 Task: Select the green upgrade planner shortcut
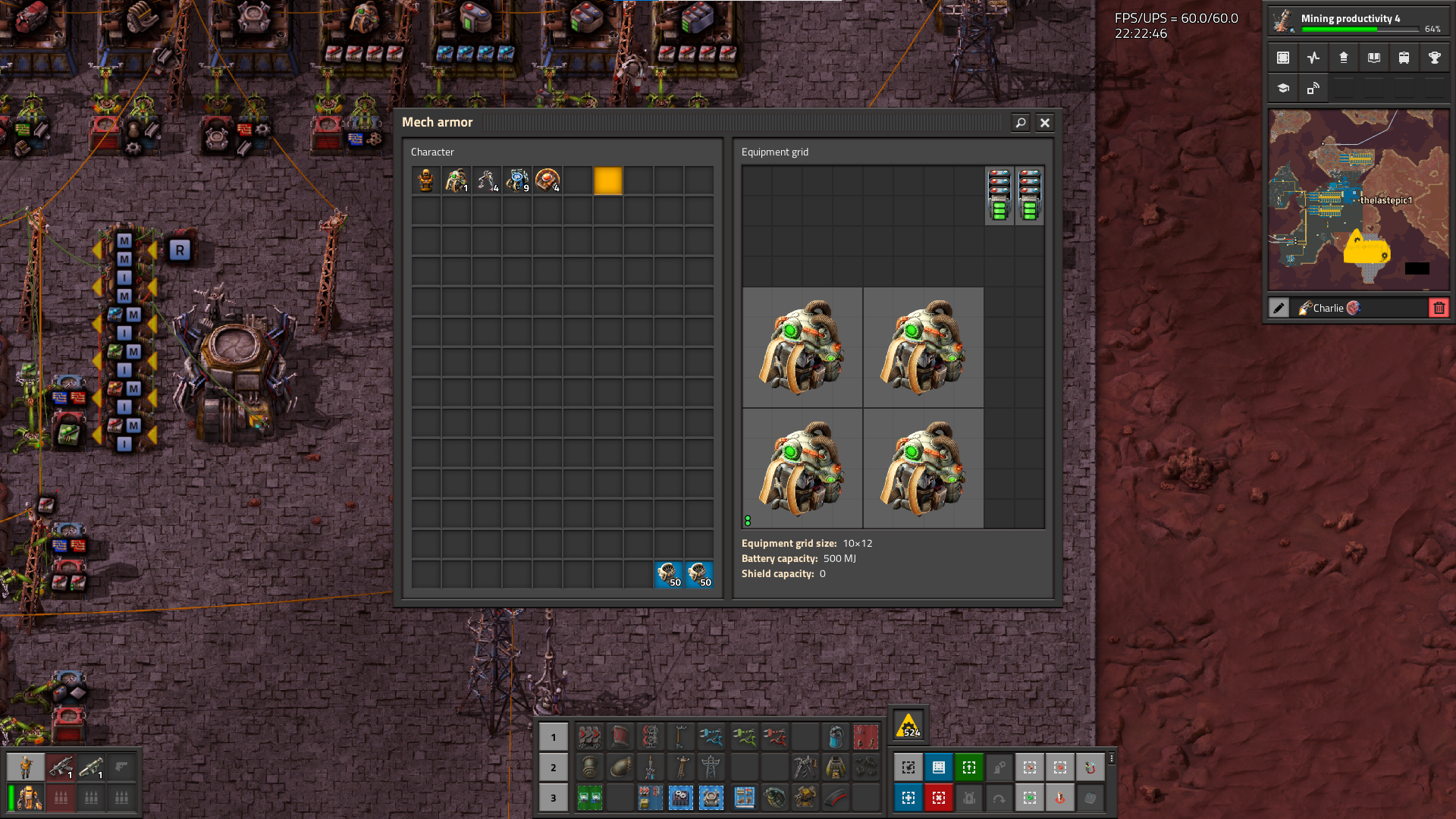[969, 767]
